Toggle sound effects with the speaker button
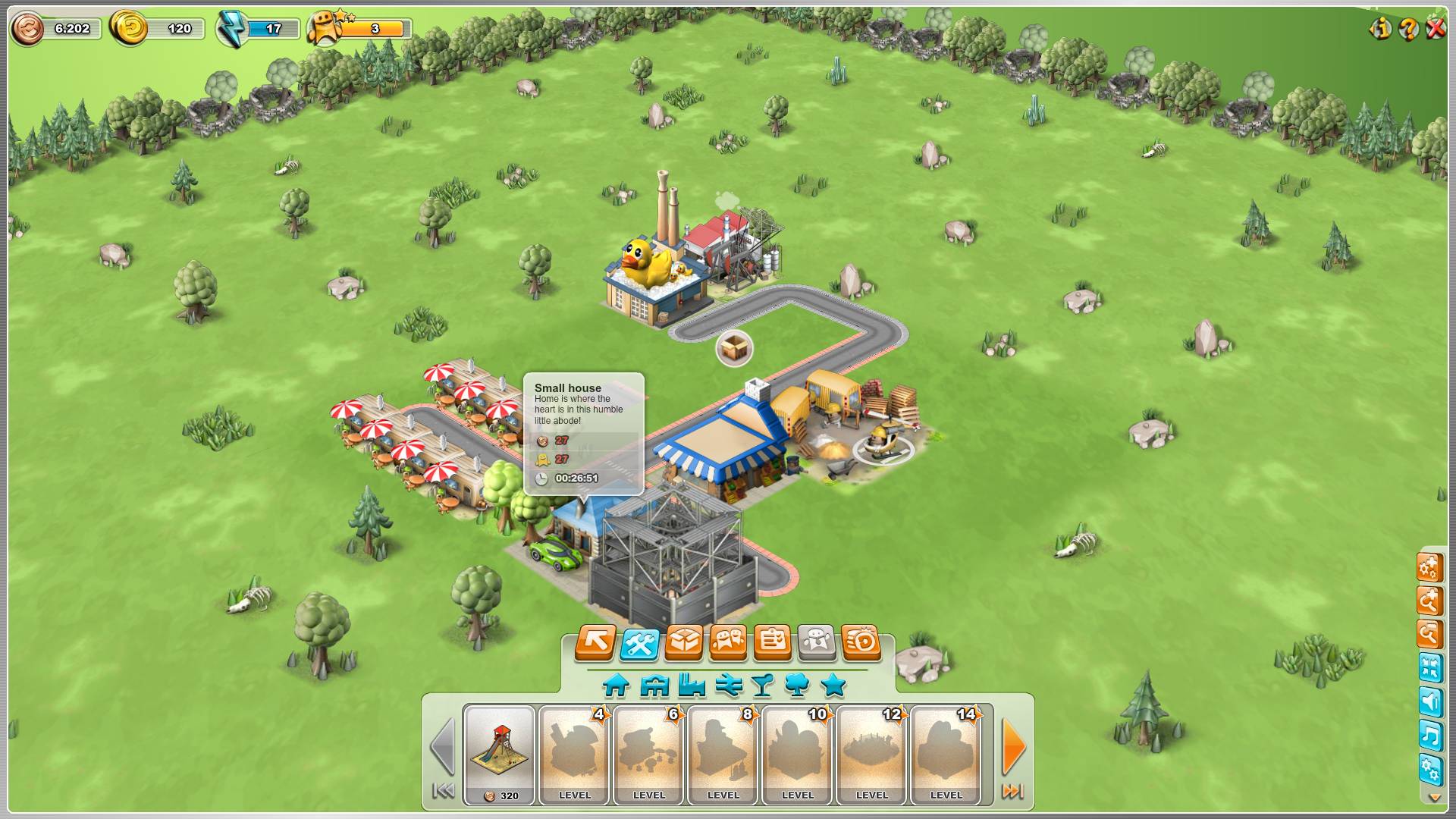 coord(1430,701)
